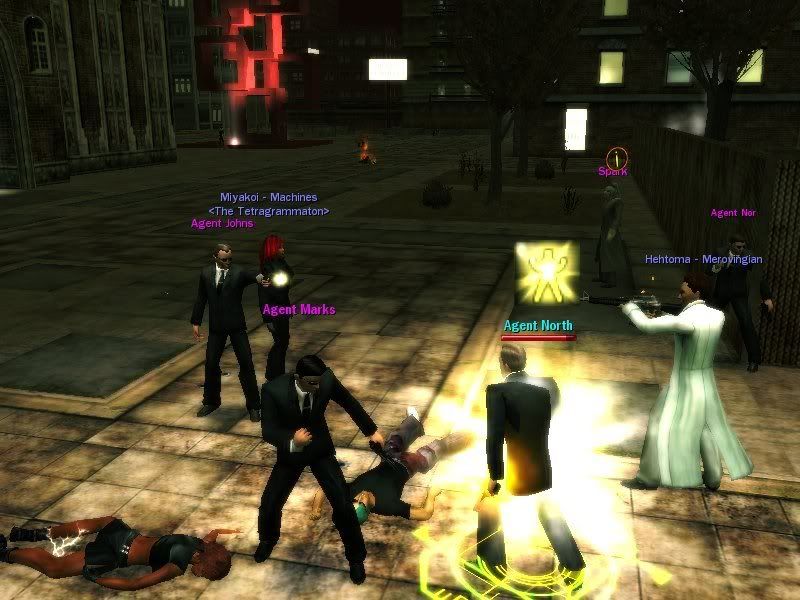Target the Hehtoma - Merovingian nameplate

point(703,259)
